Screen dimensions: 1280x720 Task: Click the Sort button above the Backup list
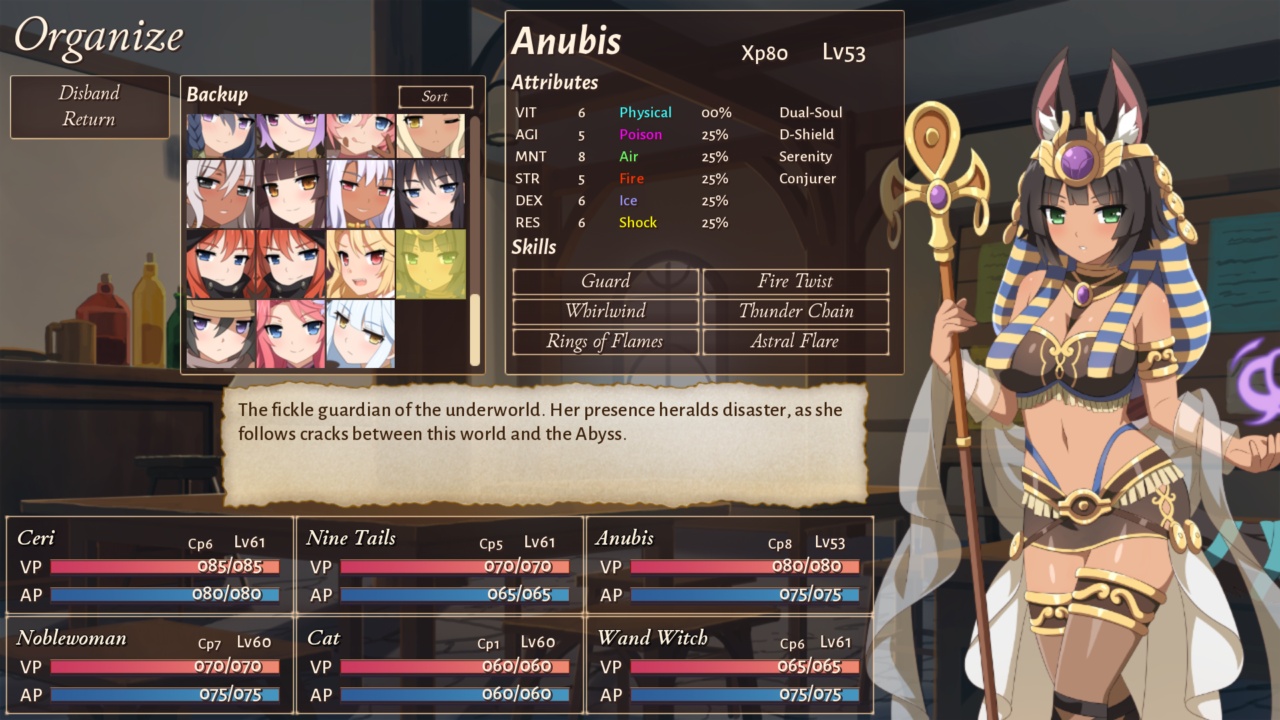435,96
